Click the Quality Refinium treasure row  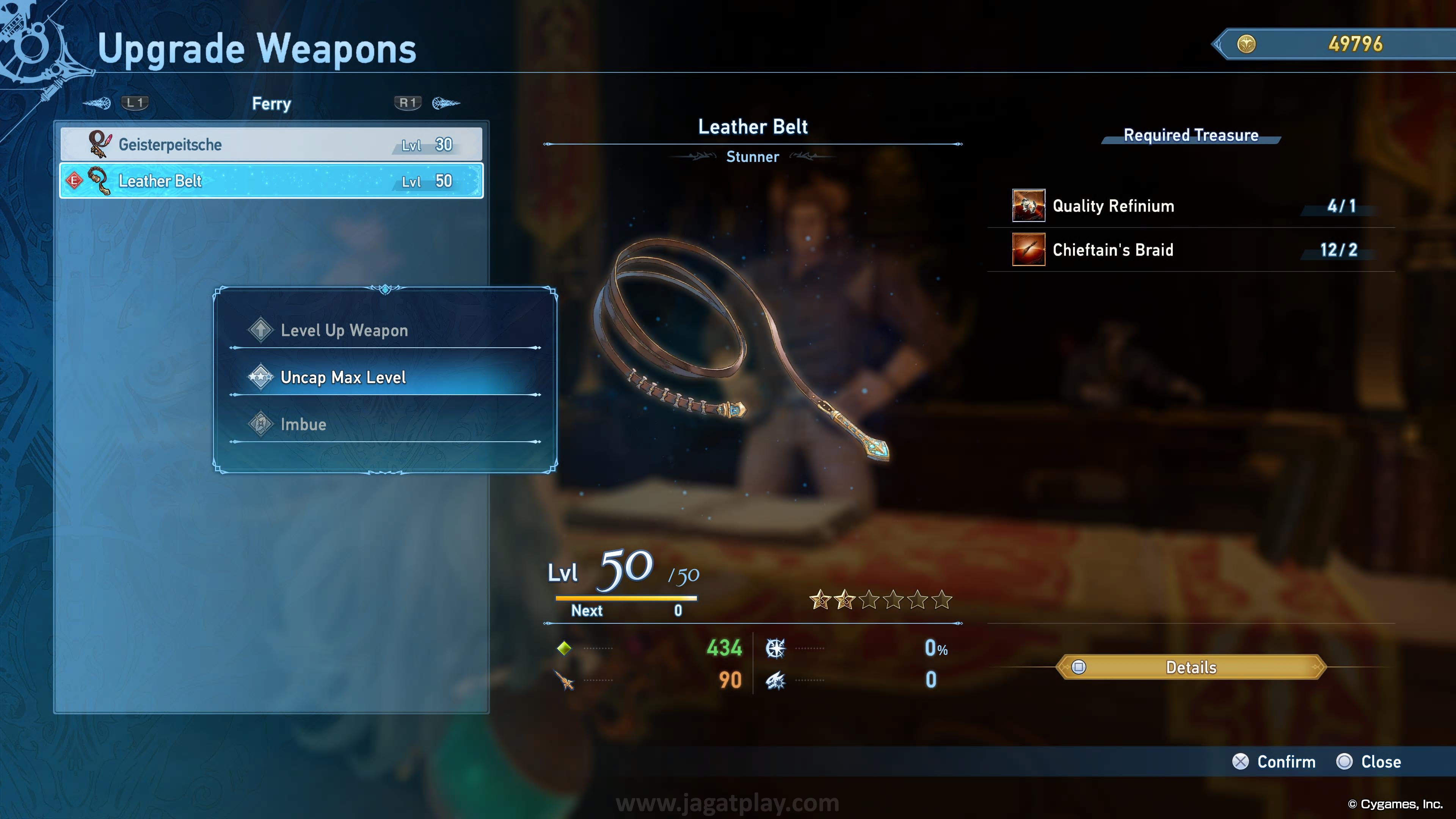coord(1190,206)
